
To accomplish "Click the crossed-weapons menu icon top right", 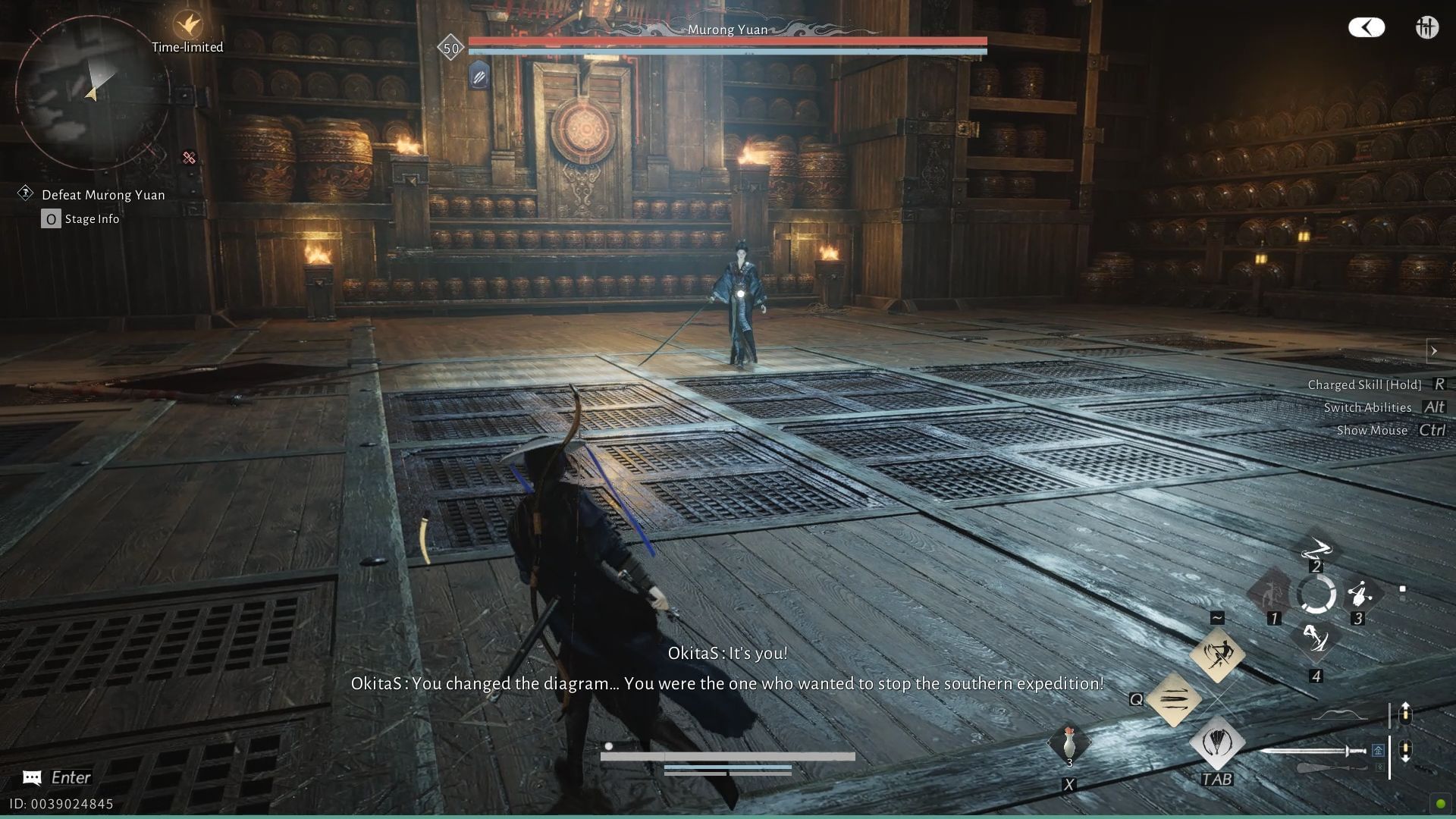I will coord(1426,27).
